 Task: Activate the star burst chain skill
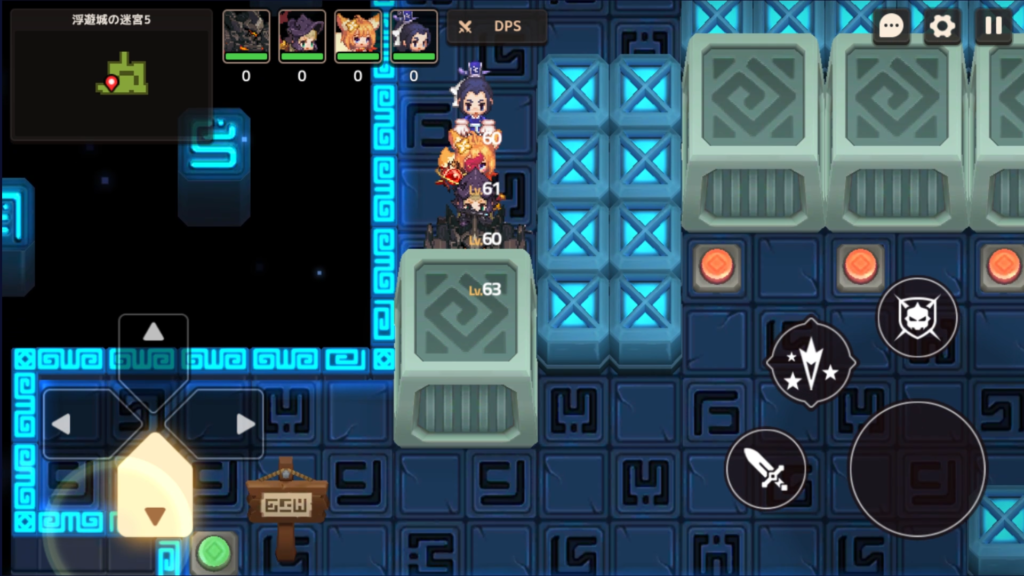[x=811, y=362]
